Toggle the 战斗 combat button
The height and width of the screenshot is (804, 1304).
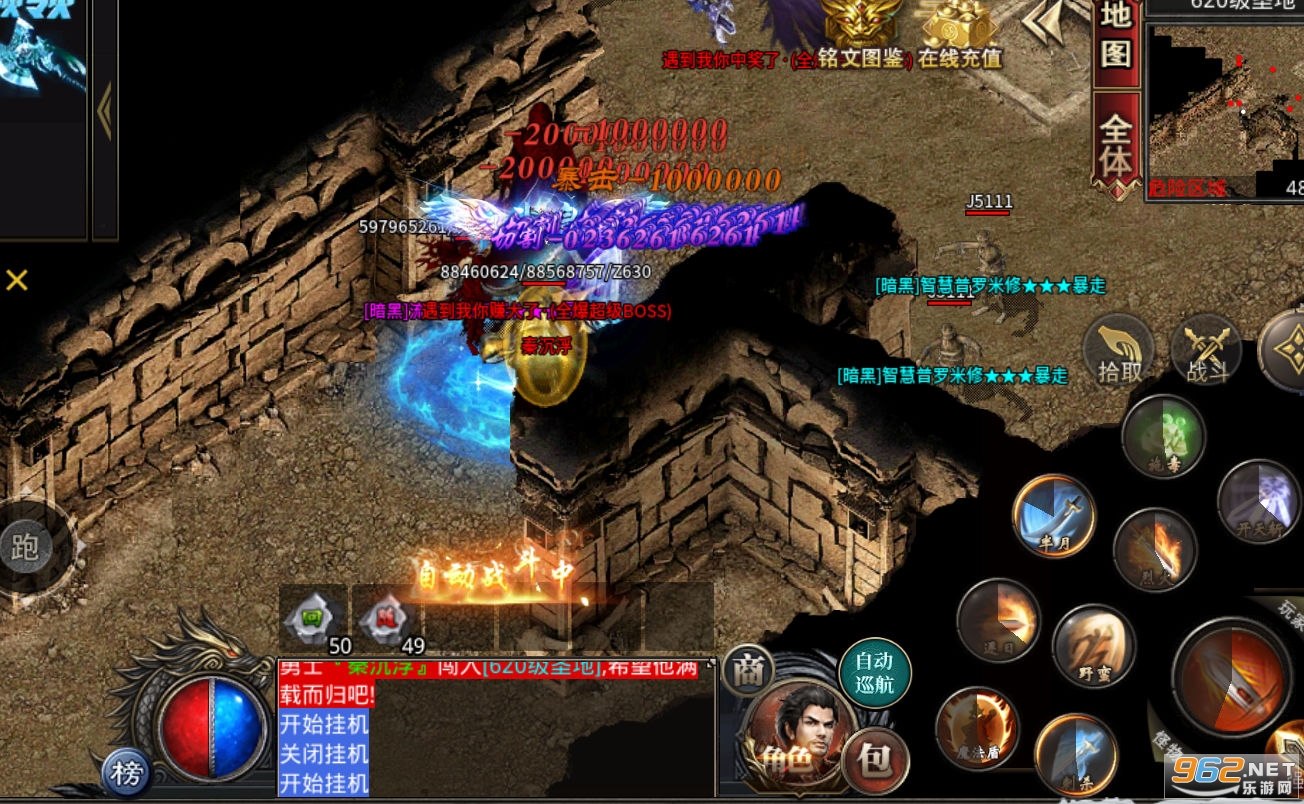point(1206,352)
